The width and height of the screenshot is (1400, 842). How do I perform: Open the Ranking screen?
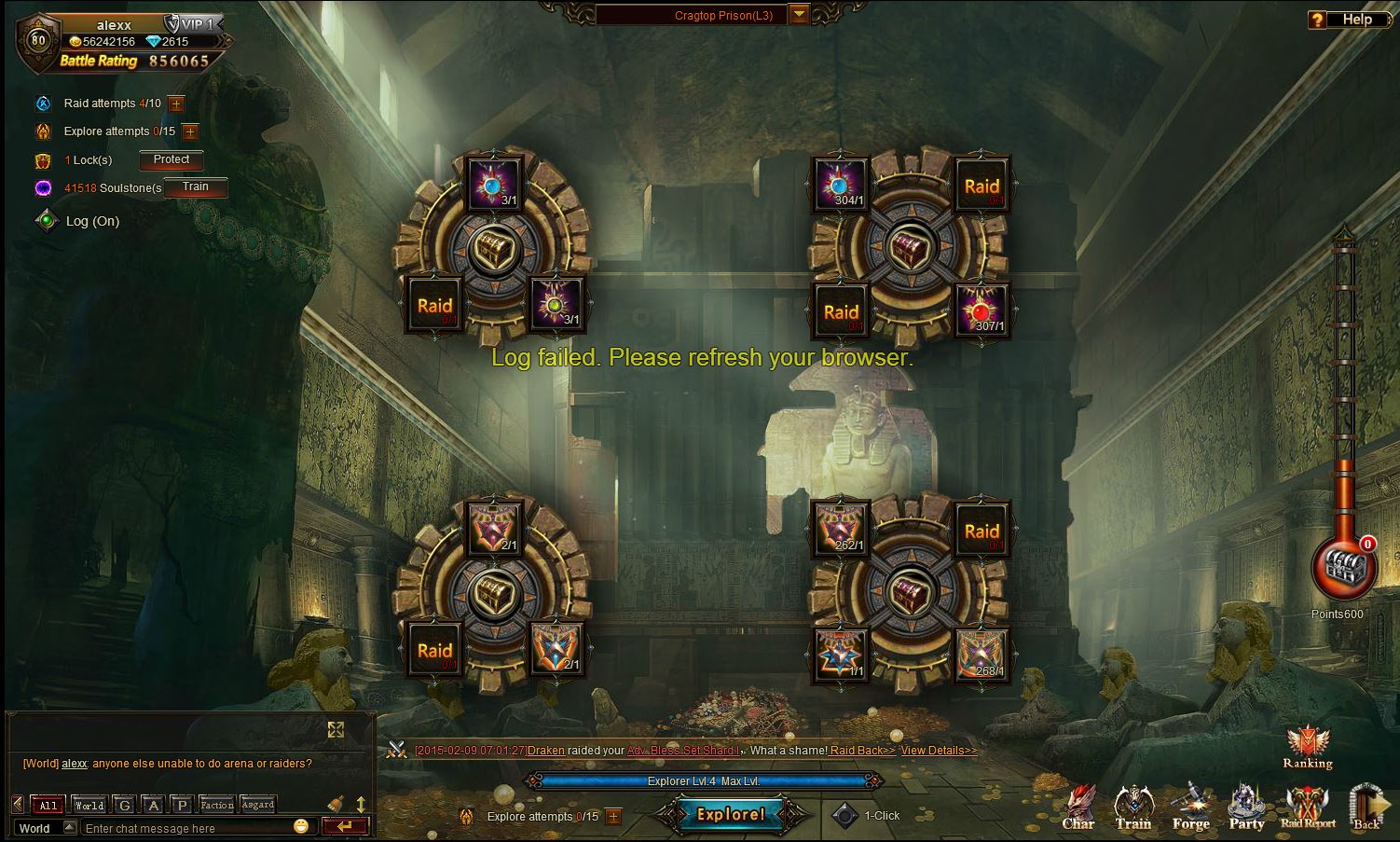1307,748
